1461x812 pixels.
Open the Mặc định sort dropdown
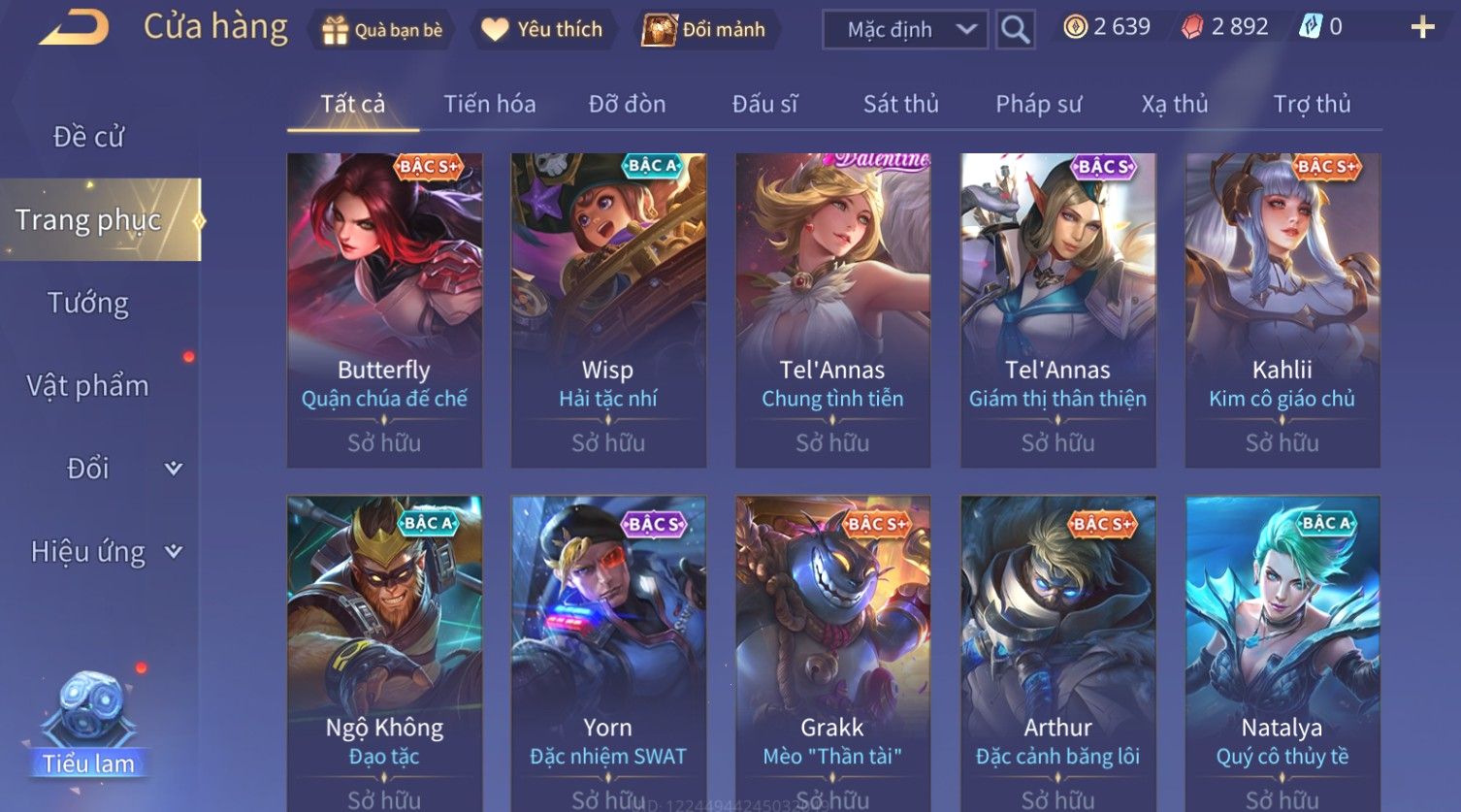tap(905, 30)
